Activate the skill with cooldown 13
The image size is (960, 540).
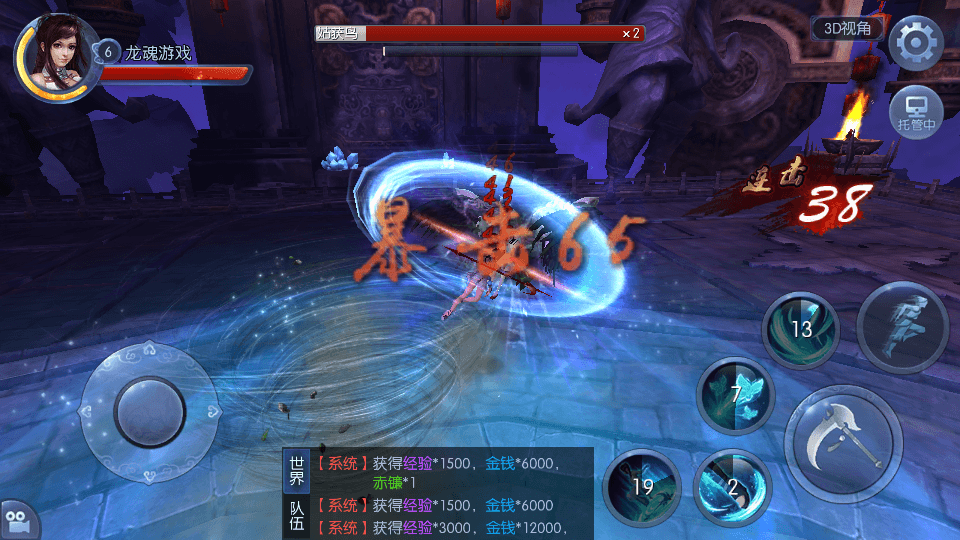tap(801, 330)
